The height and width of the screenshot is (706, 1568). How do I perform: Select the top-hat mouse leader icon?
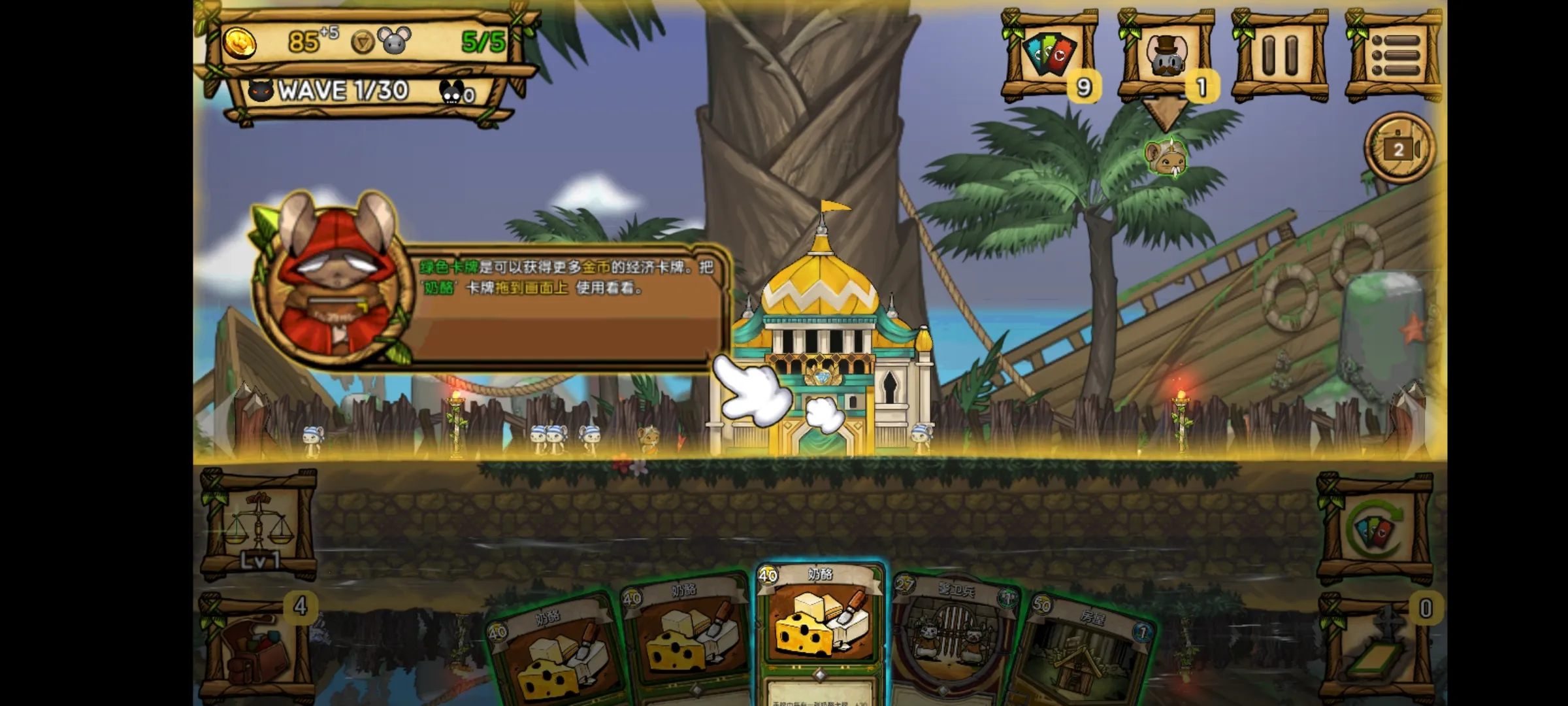(x=1166, y=55)
